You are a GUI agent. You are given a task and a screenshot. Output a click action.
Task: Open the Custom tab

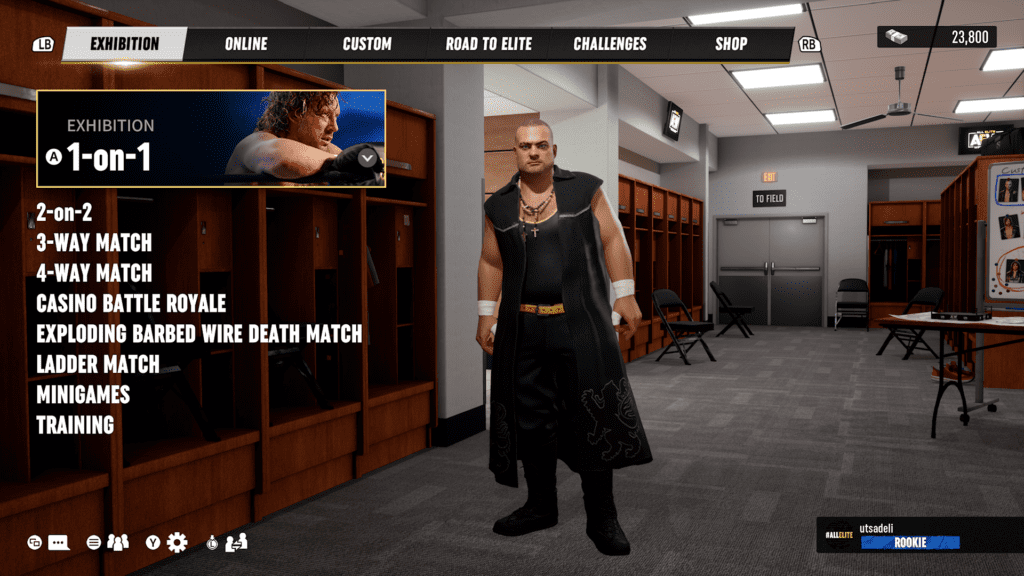coord(367,44)
